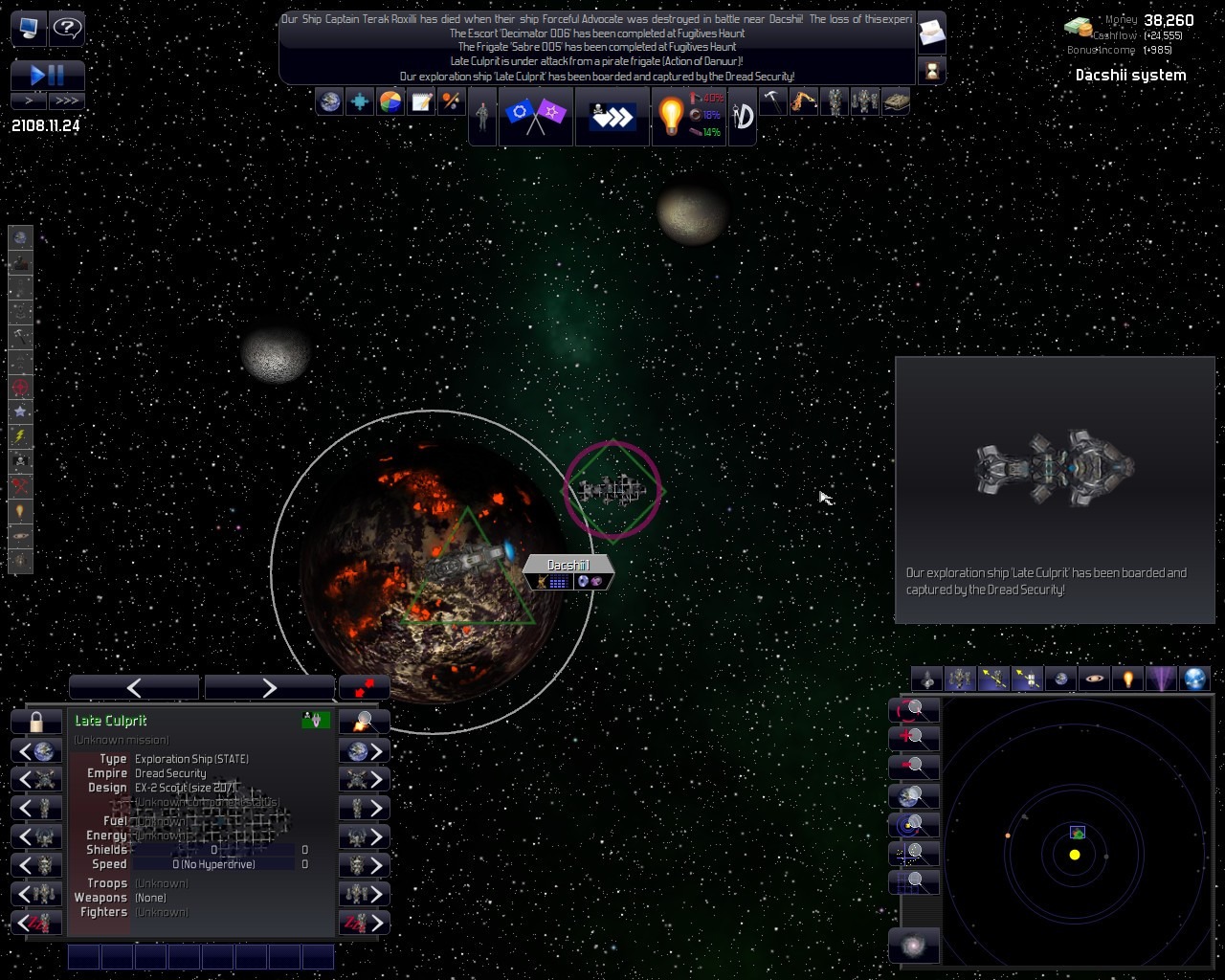The height and width of the screenshot is (980, 1225).
Task: Open the help question mark button
Action: tap(67, 28)
